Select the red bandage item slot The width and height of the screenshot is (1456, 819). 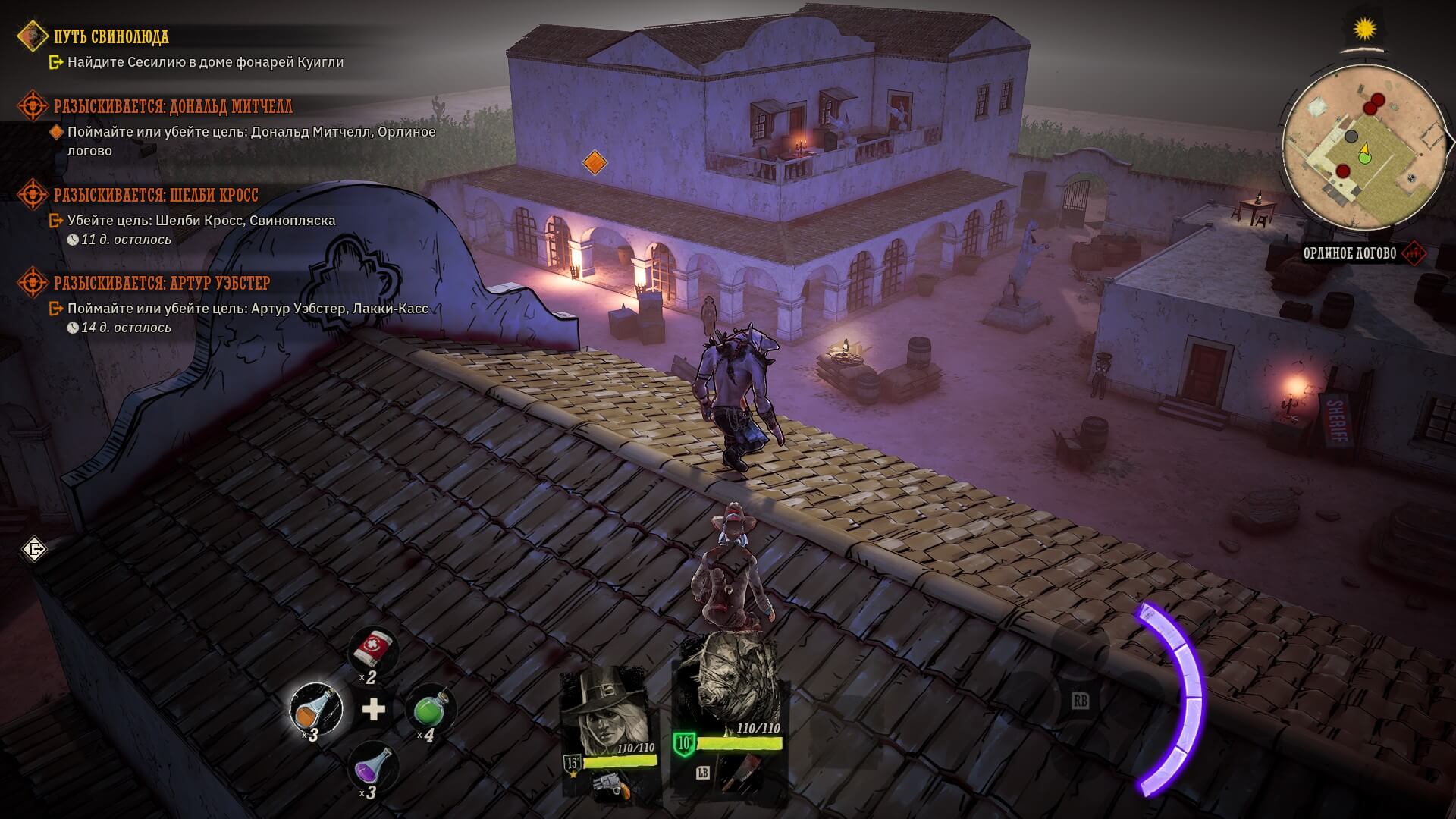pos(372,651)
